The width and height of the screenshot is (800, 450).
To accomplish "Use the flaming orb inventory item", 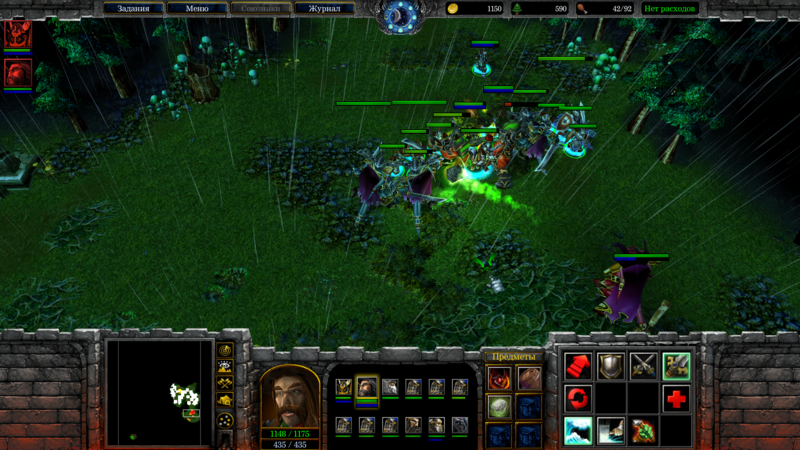I will click(x=500, y=378).
